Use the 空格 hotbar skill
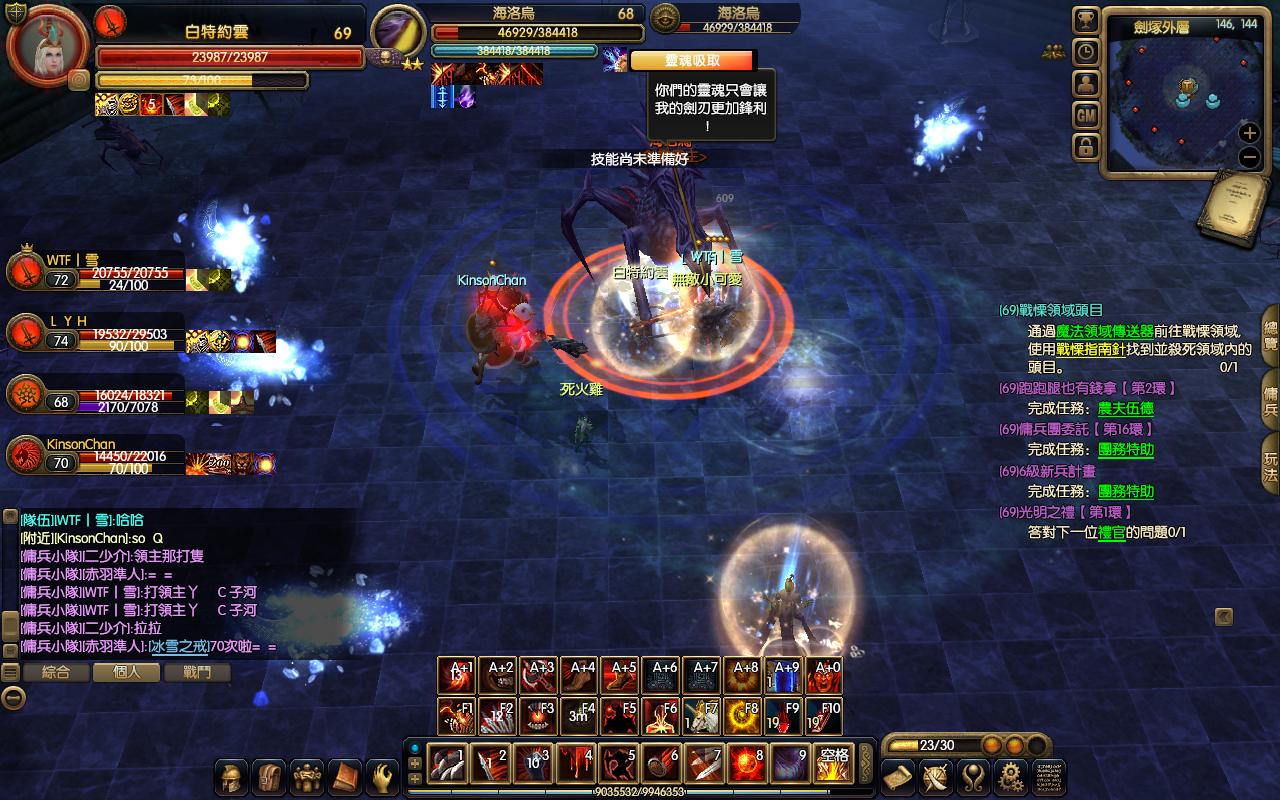 coord(833,764)
